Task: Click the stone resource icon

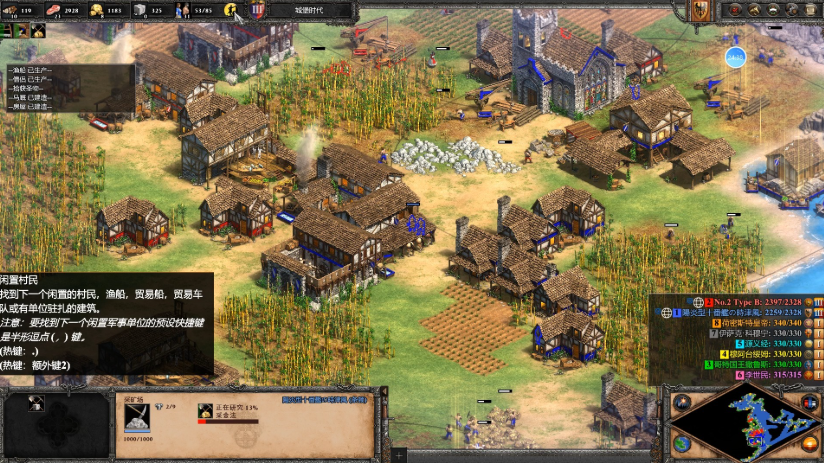Action: (140, 10)
